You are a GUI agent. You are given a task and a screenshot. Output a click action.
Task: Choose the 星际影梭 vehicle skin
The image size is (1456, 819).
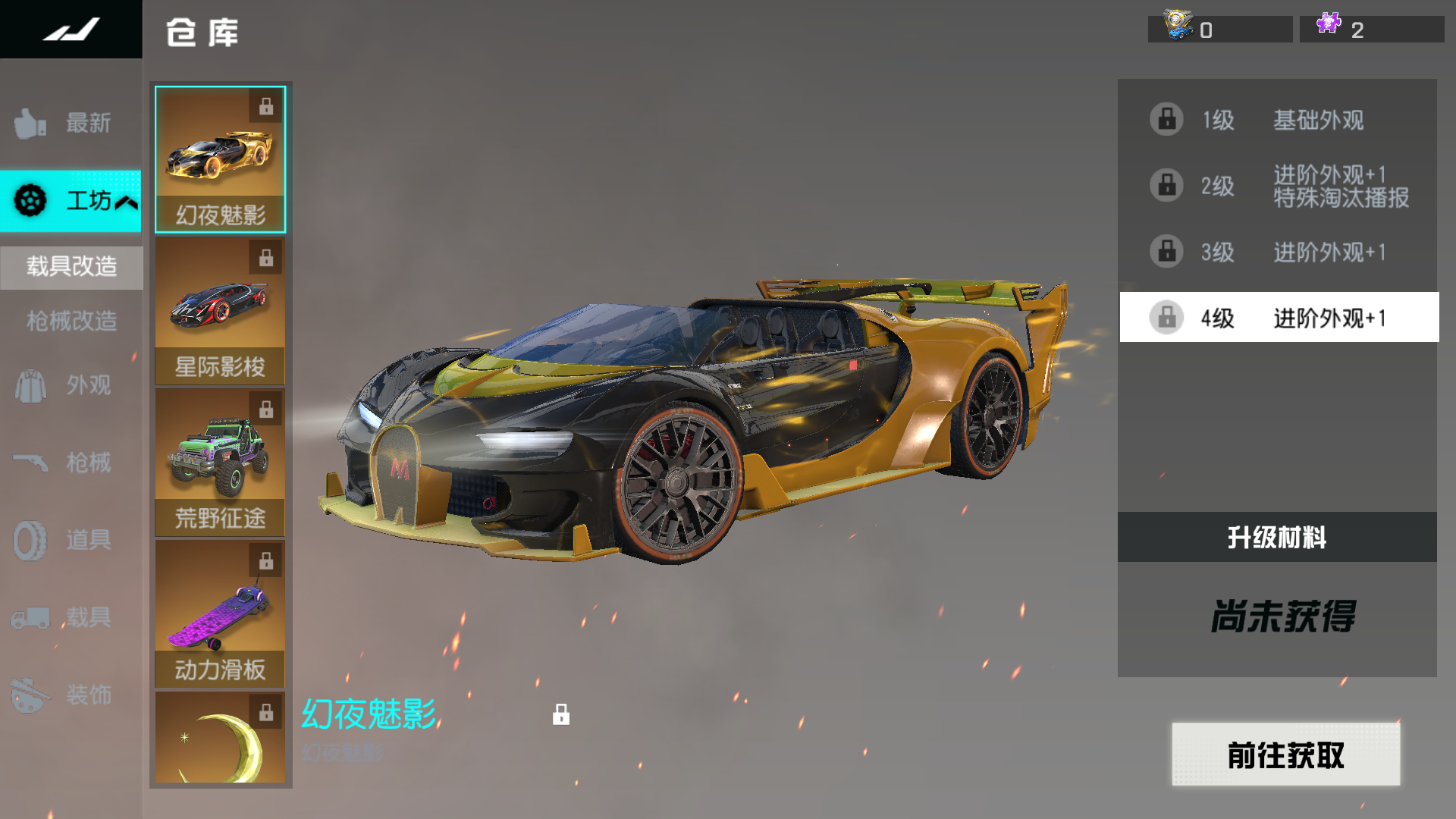(220, 311)
